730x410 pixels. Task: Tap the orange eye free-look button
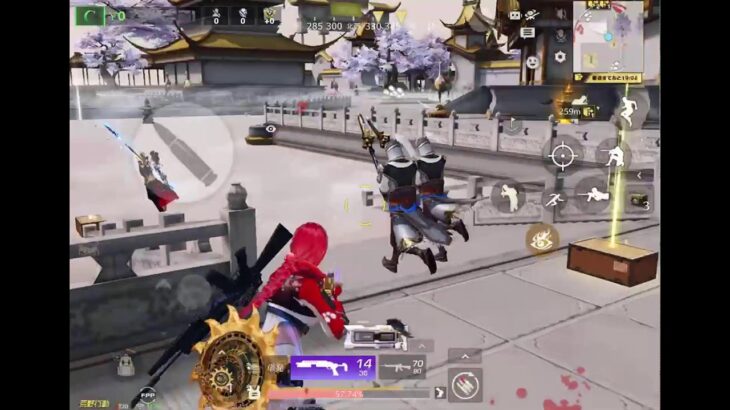click(x=542, y=238)
